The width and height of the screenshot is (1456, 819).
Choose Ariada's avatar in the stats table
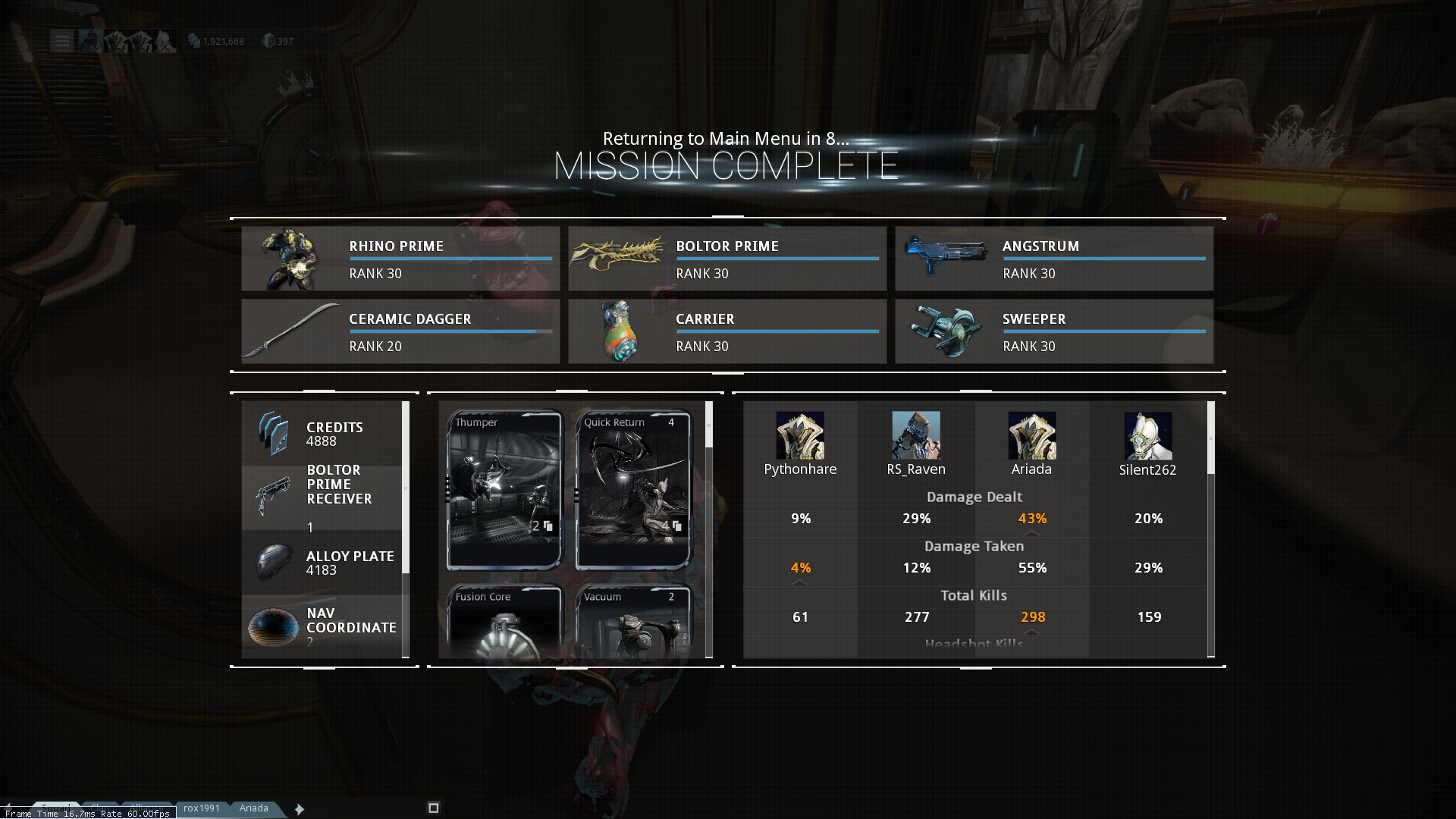(x=1031, y=435)
